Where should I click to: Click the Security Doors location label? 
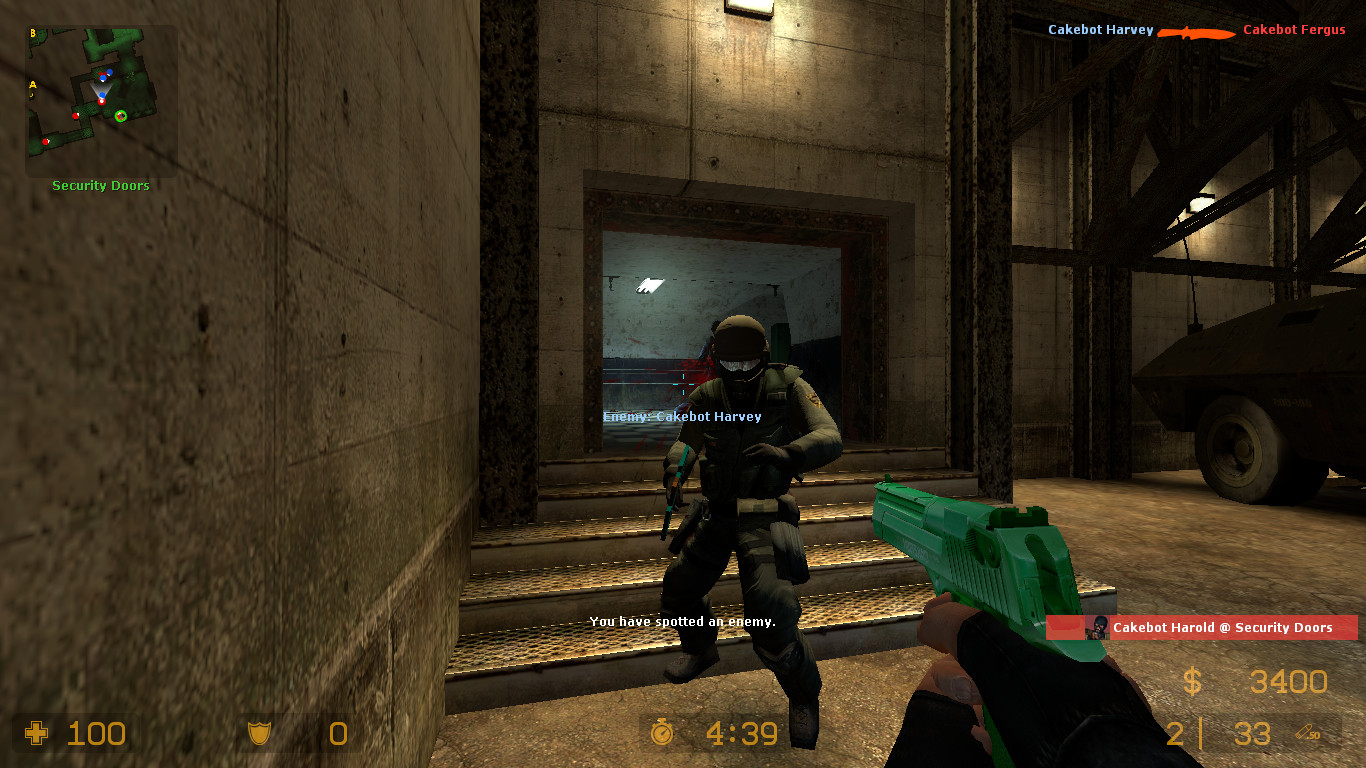100,185
